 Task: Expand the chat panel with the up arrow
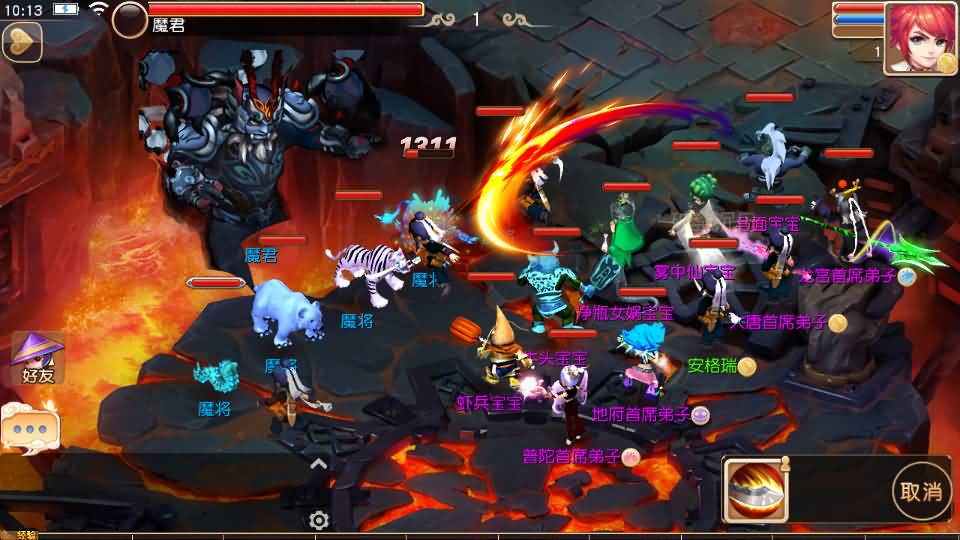pyautogui.click(x=318, y=463)
